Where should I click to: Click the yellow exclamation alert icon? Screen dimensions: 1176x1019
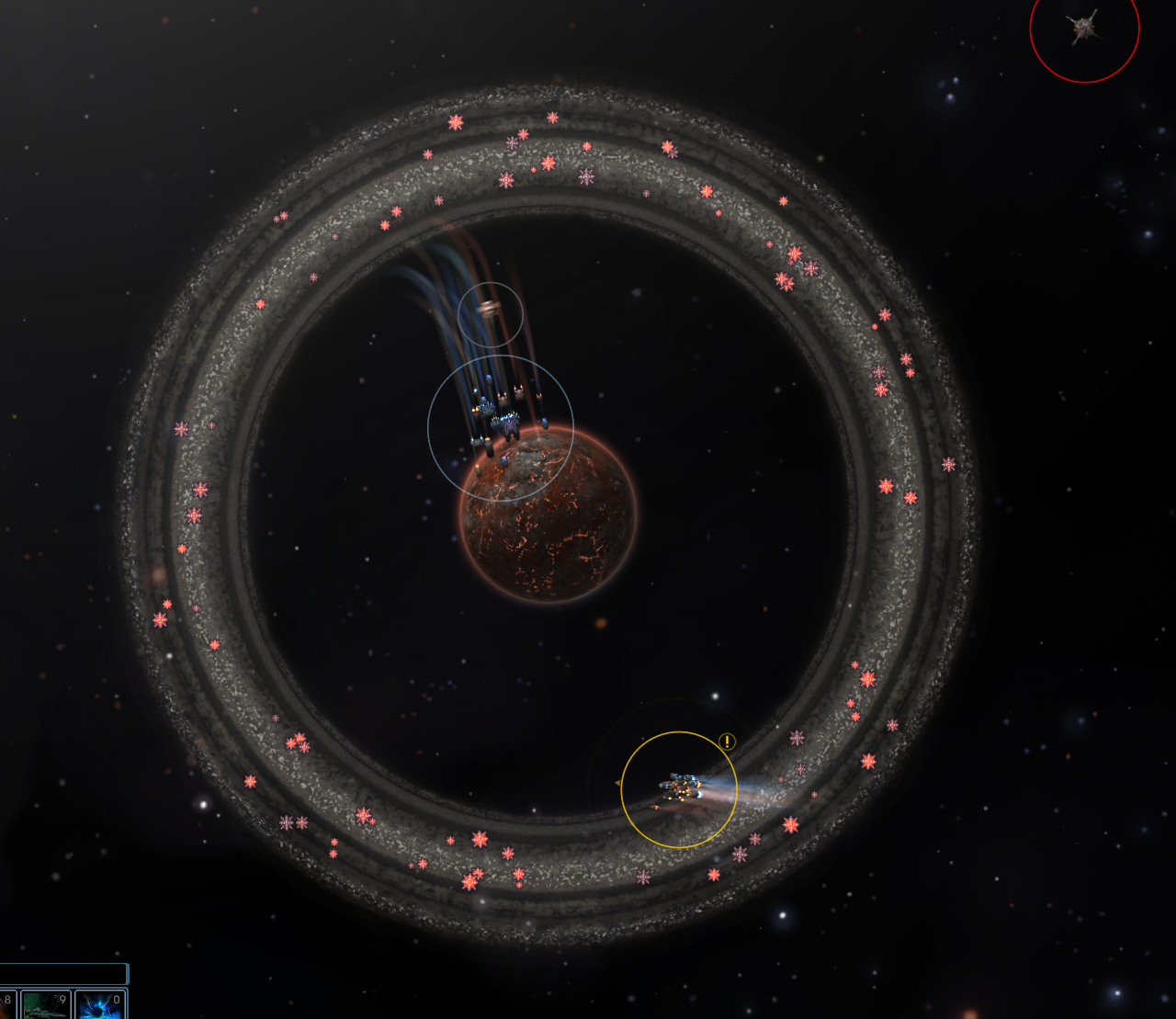tap(727, 742)
